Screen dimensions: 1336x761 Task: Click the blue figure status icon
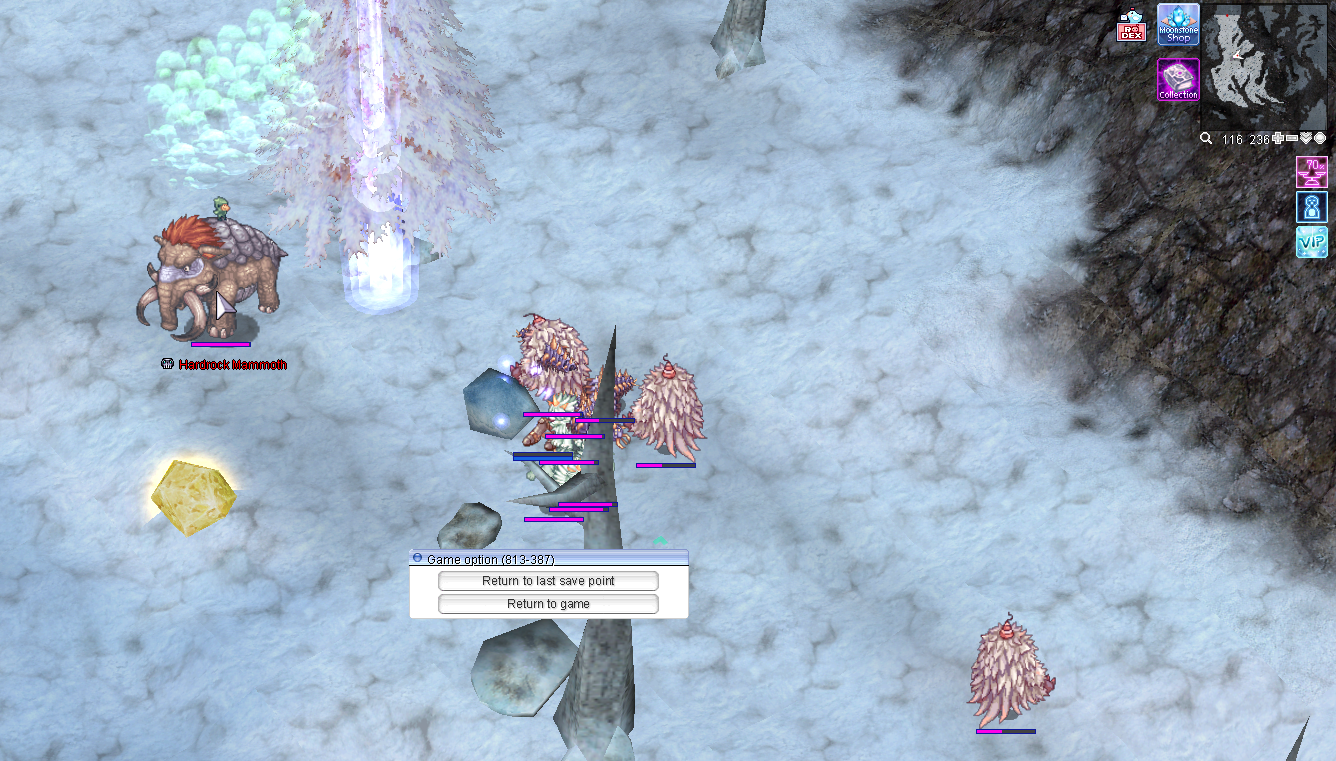tap(1312, 207)
